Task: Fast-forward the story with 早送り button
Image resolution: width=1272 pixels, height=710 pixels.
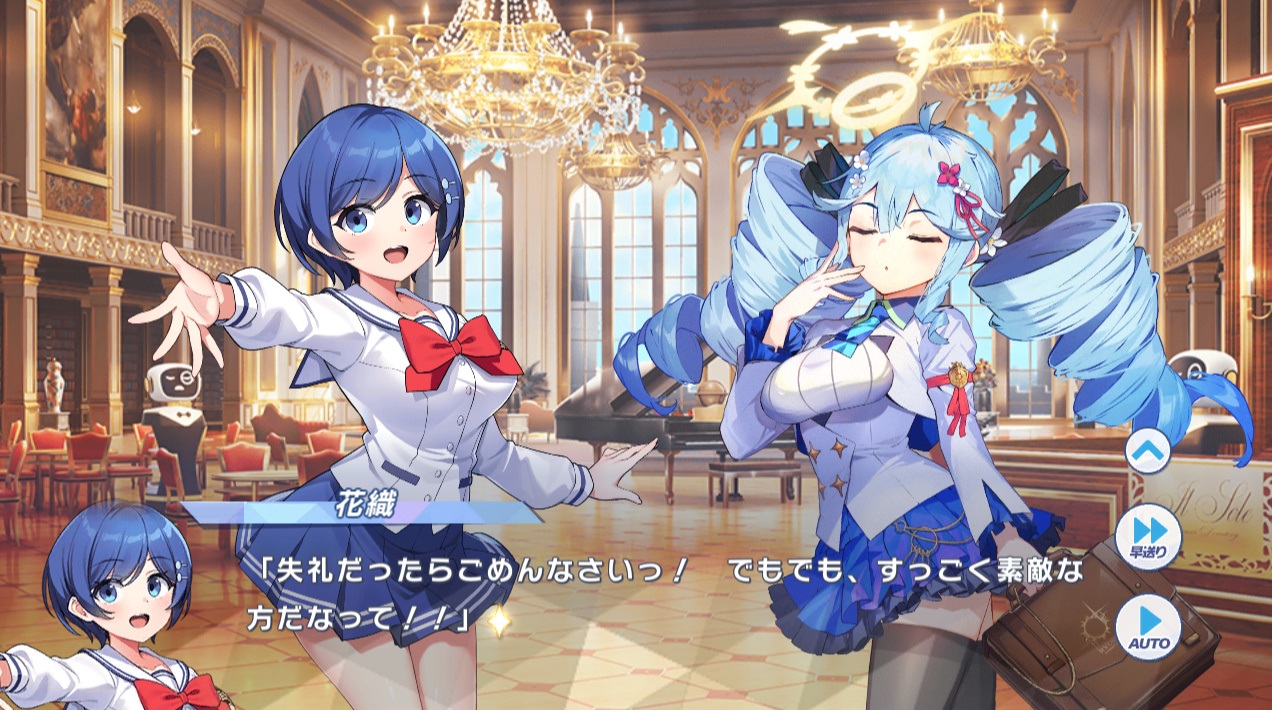Action: pyautogui.click(x=1147, y=537)
